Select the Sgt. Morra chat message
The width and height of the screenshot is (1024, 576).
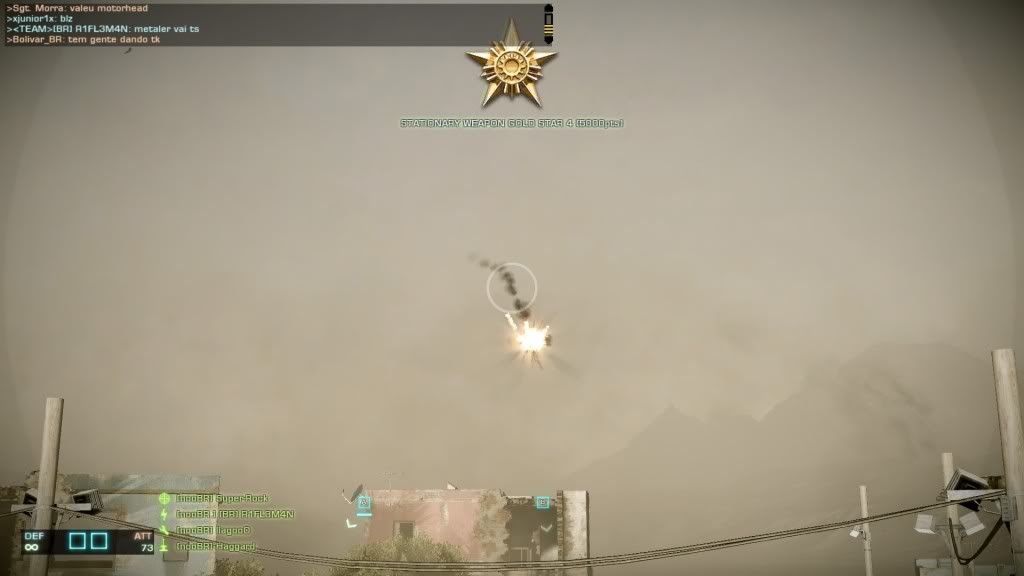click(x=78, y=8)
